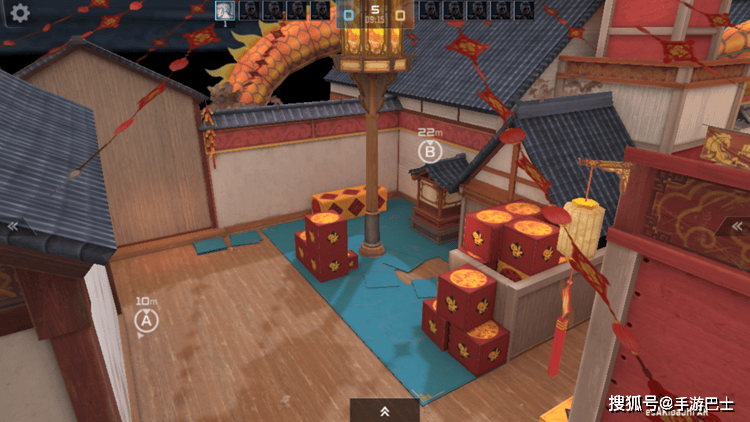This screenshot has height=422, width=750.
Task: Expand the bottom panel with the up chevron
Action: (x=384, y=410)
